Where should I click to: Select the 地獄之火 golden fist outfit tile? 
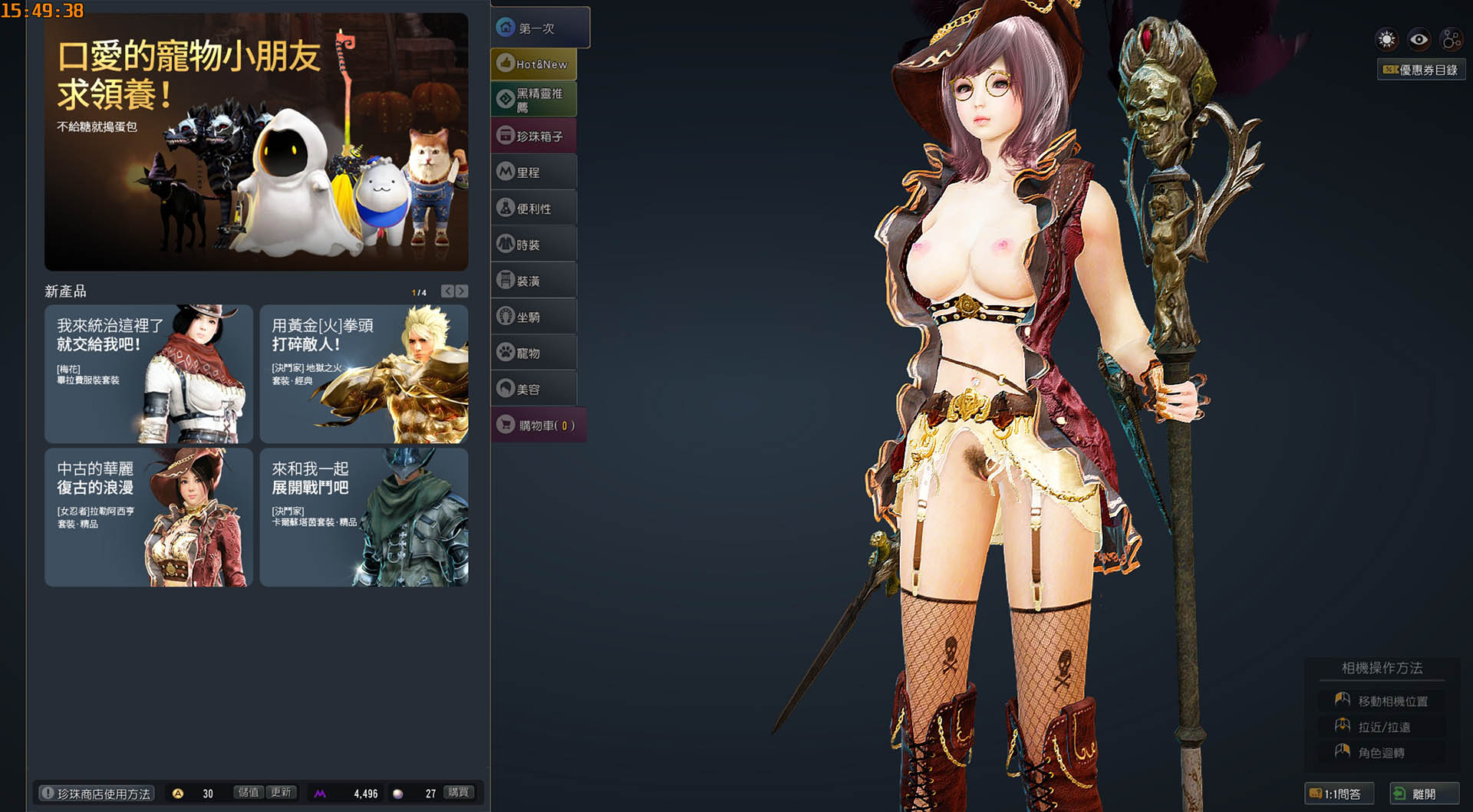coord(364,374)
